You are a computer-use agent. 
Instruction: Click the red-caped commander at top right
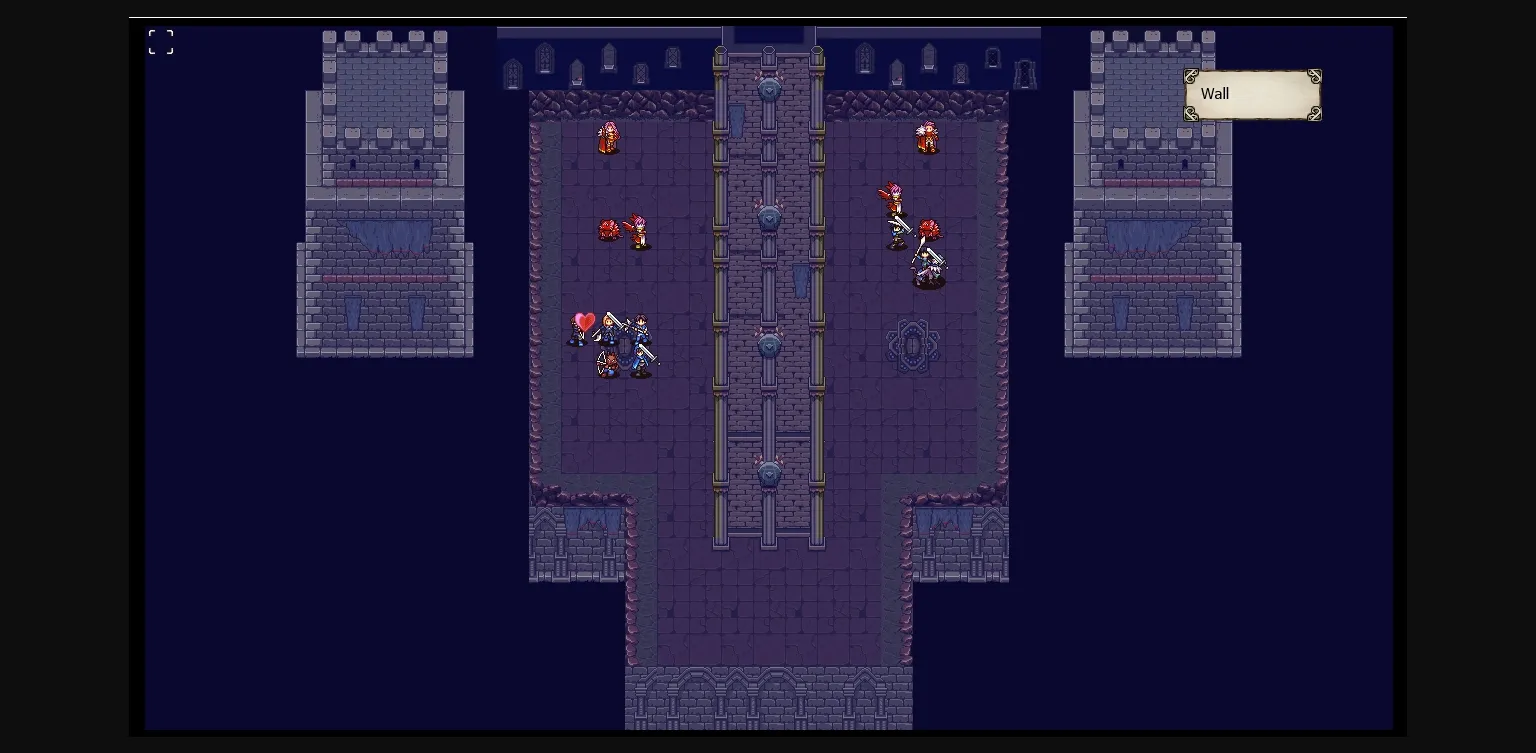[x=925, y=138]
